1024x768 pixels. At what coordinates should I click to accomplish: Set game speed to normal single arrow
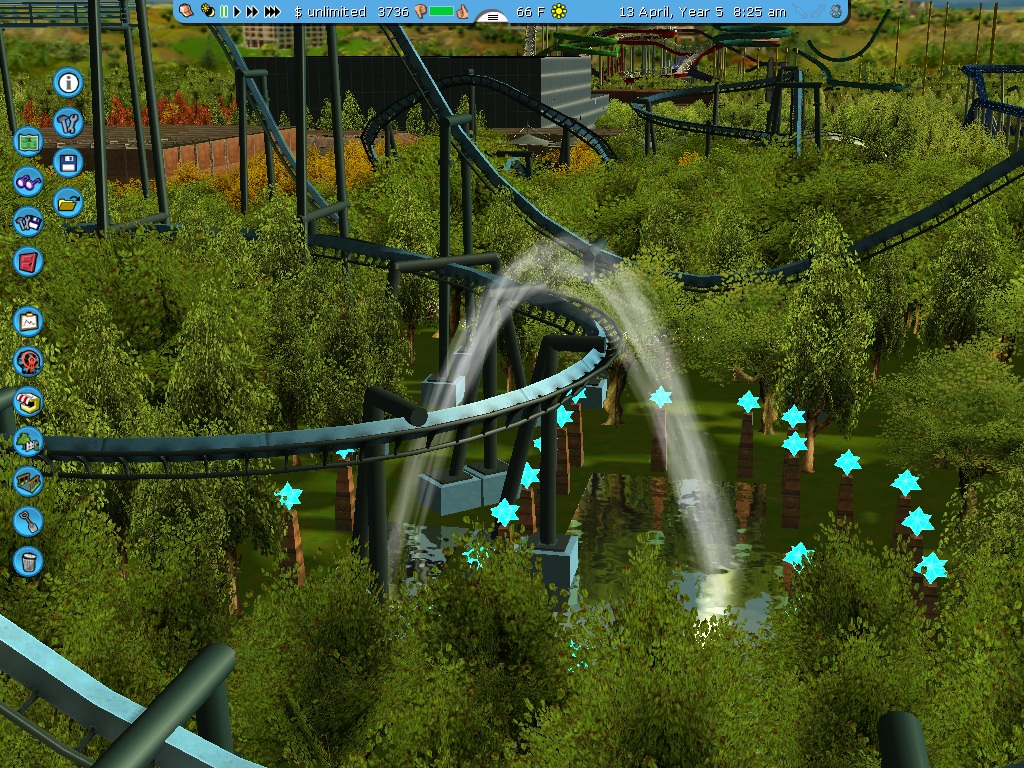click(x=237, y=11)
